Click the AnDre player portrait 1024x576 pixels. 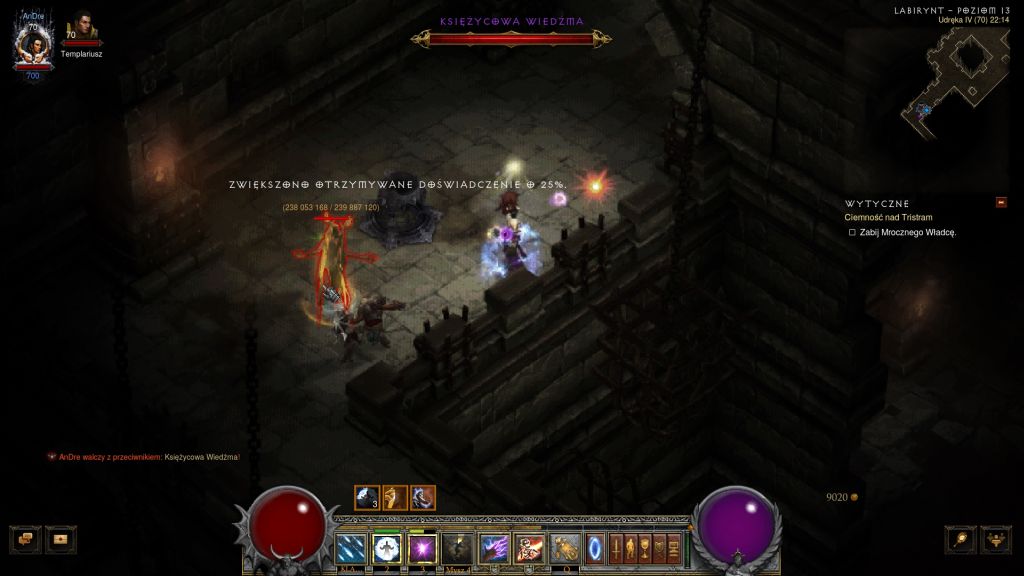click(32, 44)
